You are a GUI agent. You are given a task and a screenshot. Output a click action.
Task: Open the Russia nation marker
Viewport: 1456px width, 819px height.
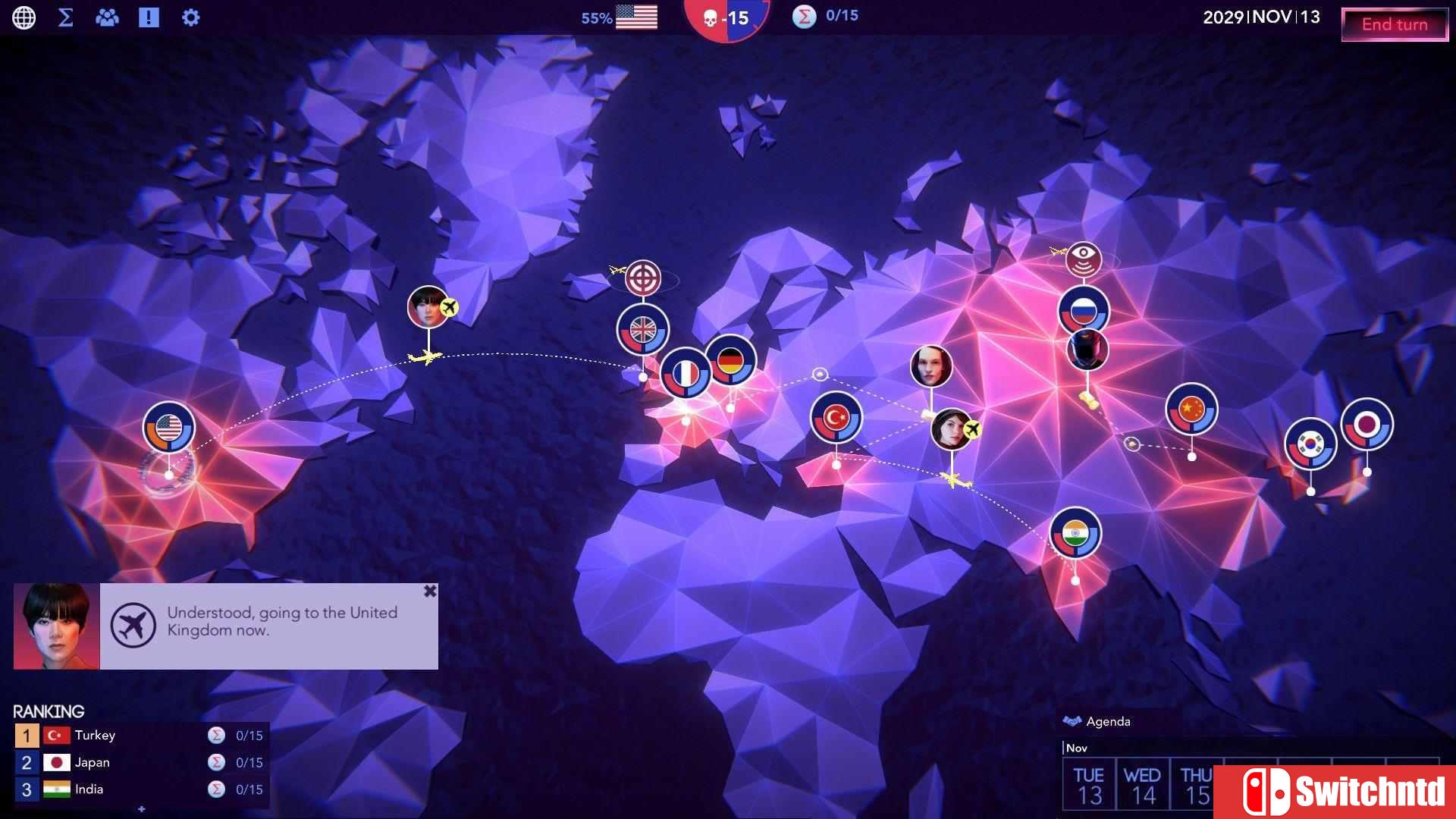[x=1083, y=310]
